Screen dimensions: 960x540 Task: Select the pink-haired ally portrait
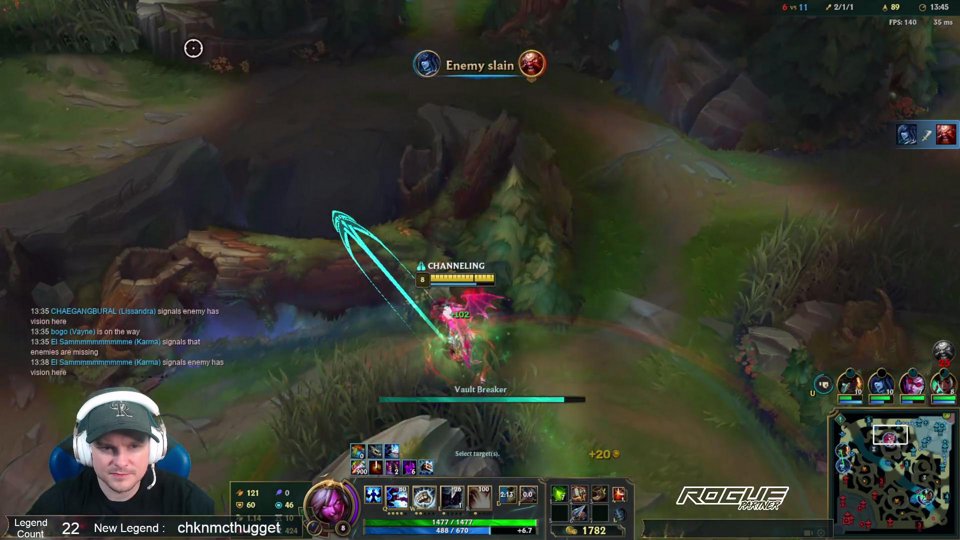(911, 383)
